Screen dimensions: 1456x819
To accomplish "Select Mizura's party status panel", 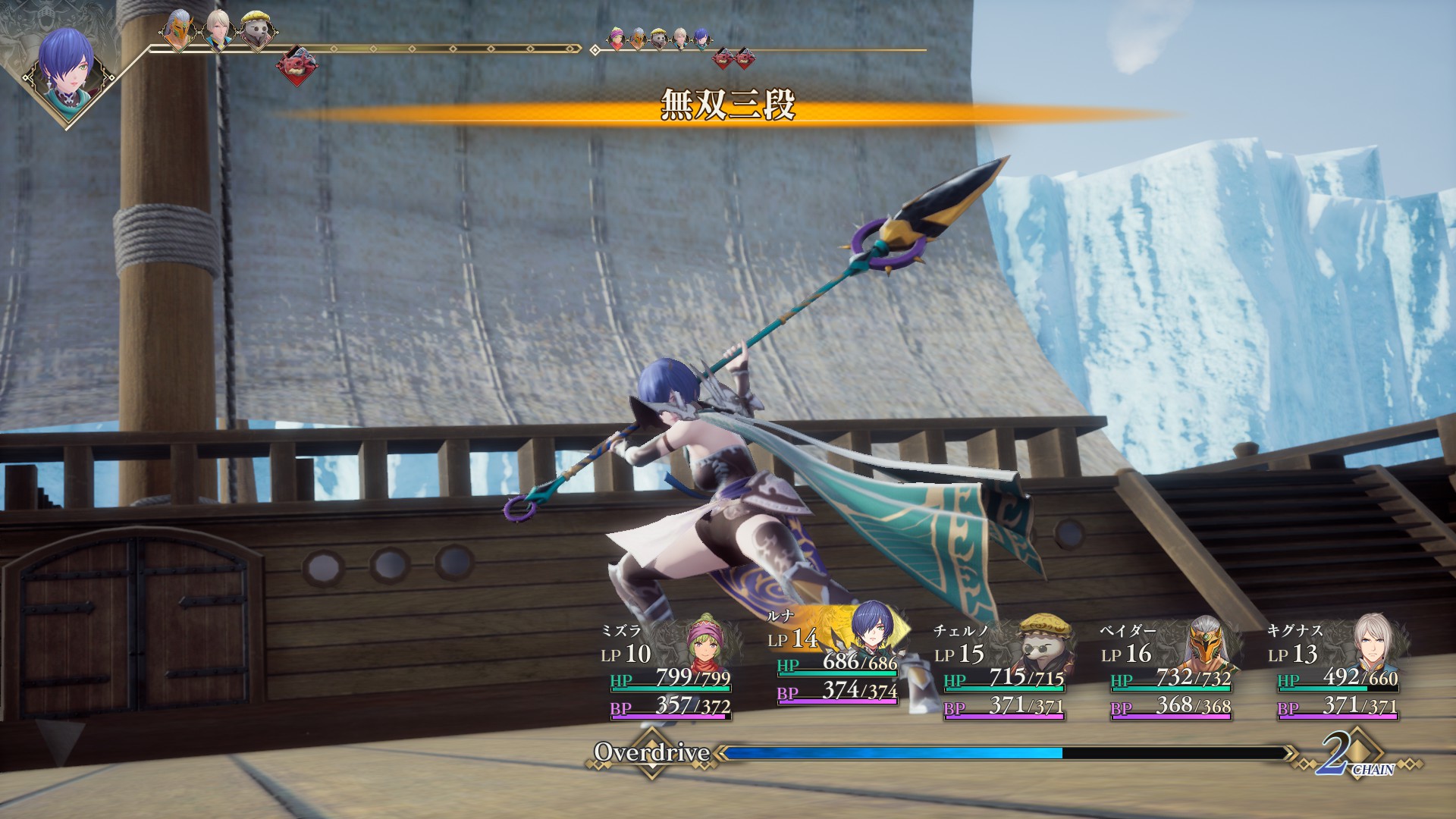I will click(x=667, y=670).
